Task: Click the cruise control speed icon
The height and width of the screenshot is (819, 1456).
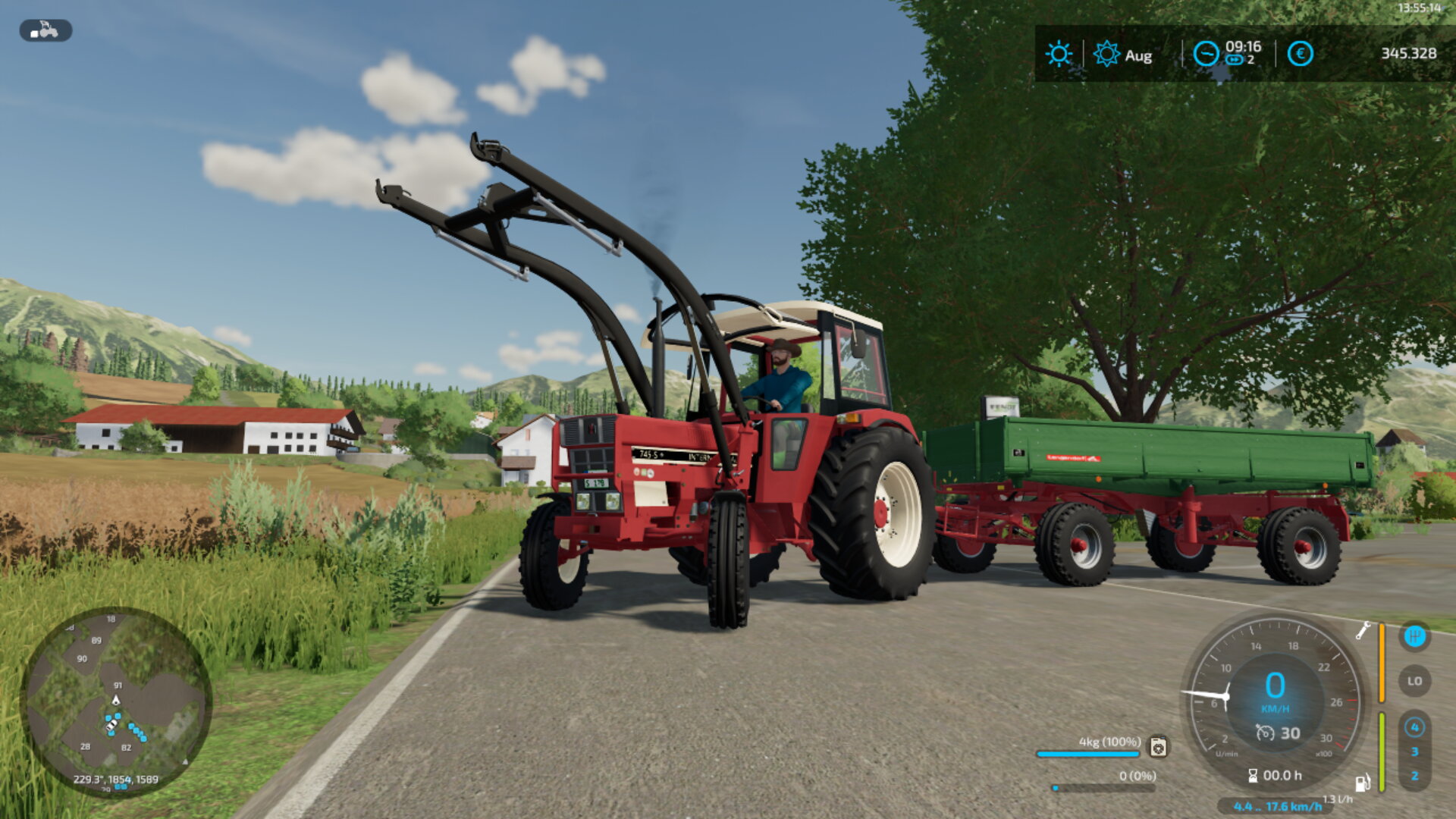Action: click(x=1265, y=733)
